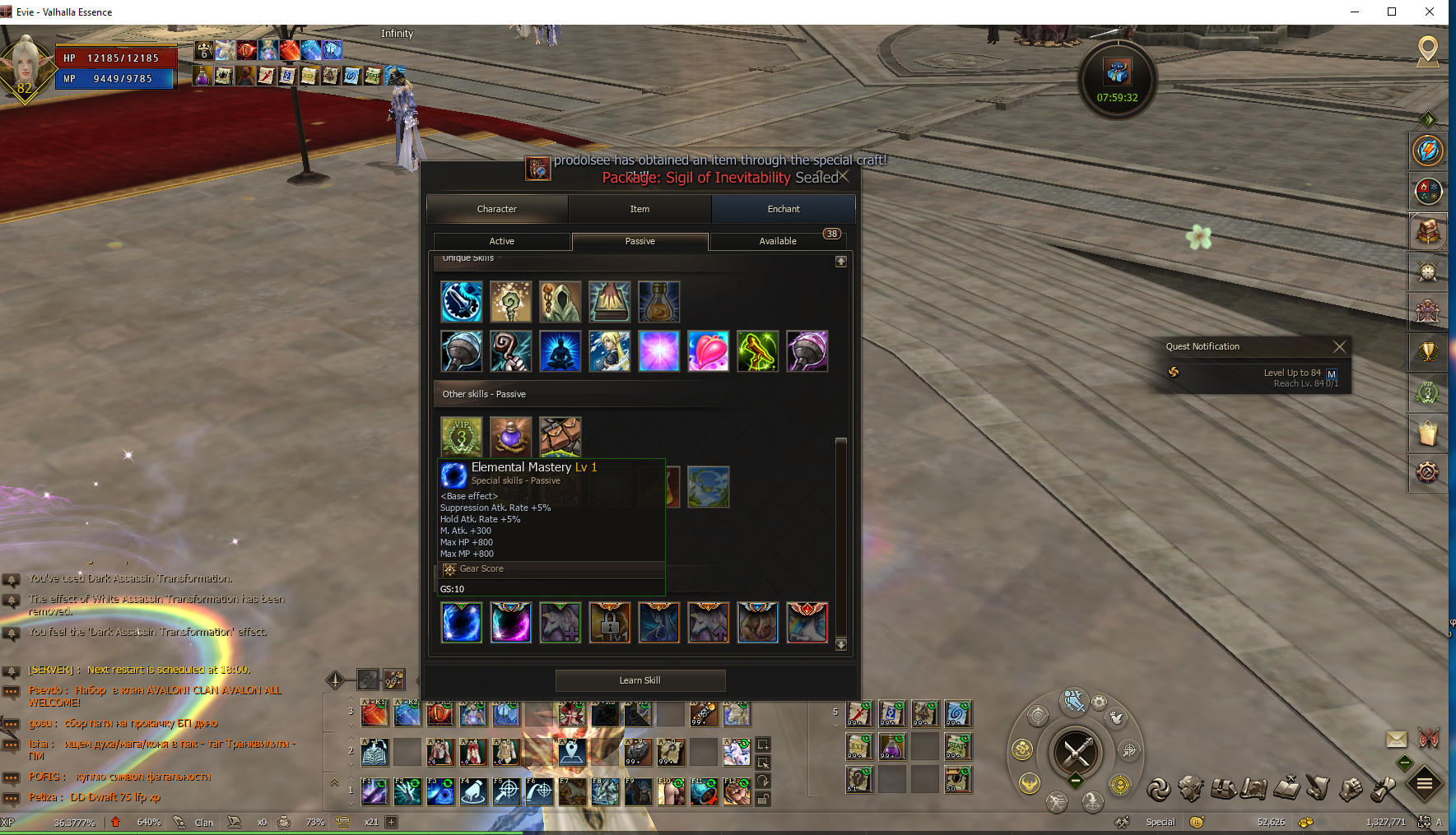Screen dimensions: 1456x835
Task: Select the hooded figure unique skill
Action: (x=561, y=302)
